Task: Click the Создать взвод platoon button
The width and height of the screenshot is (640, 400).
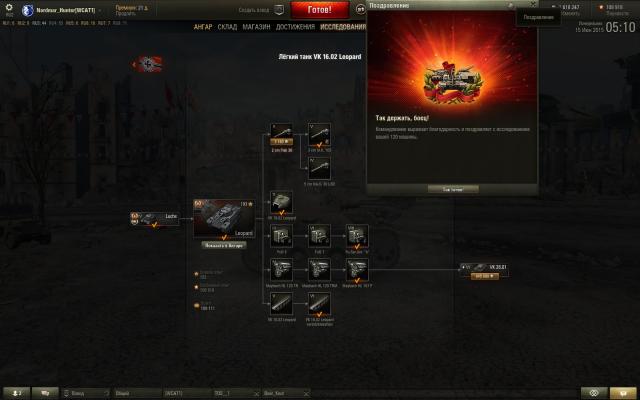Action: pyautogui.click(x=253, y=9)
